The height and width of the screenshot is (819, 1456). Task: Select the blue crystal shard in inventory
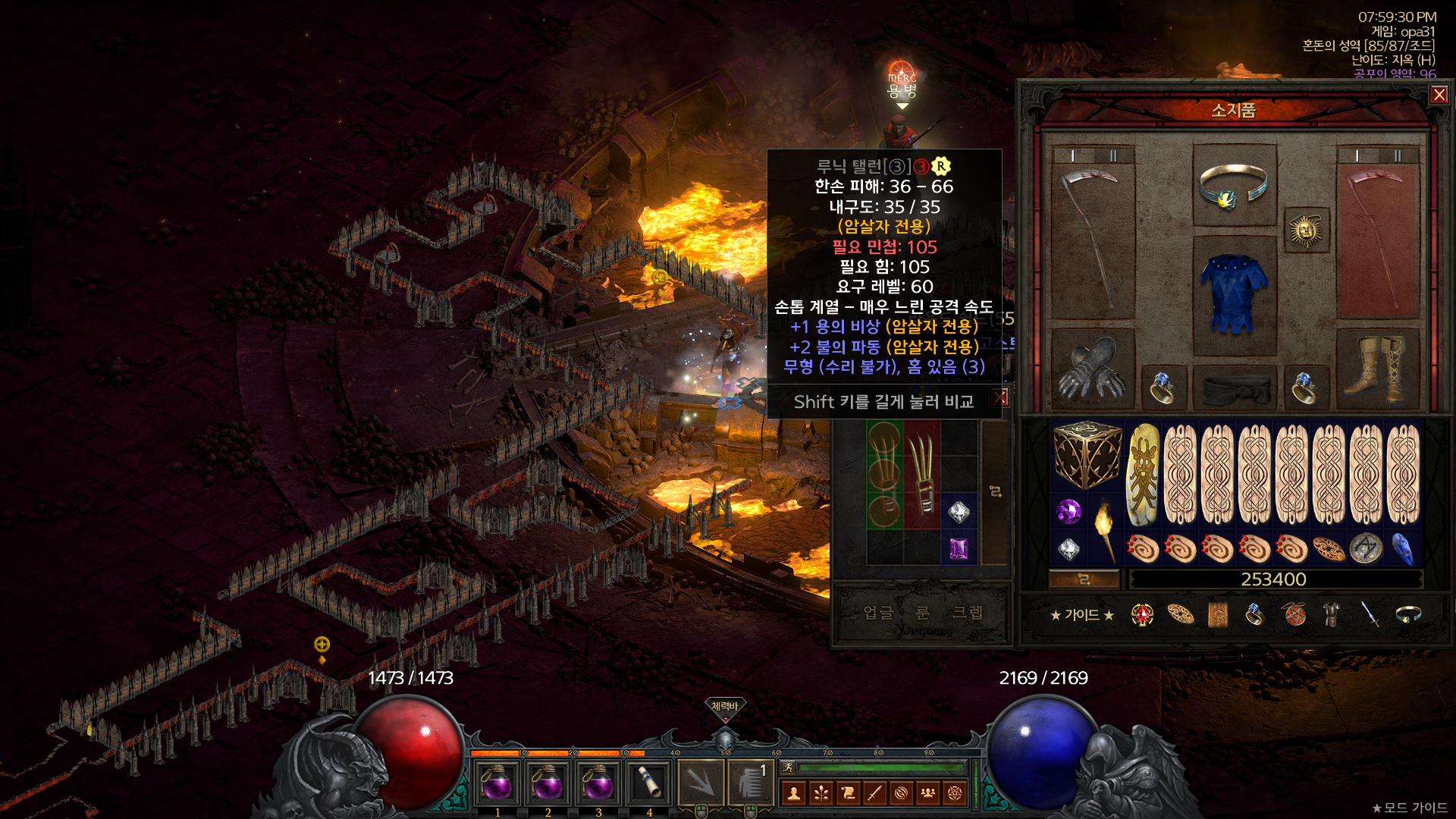1402,549
